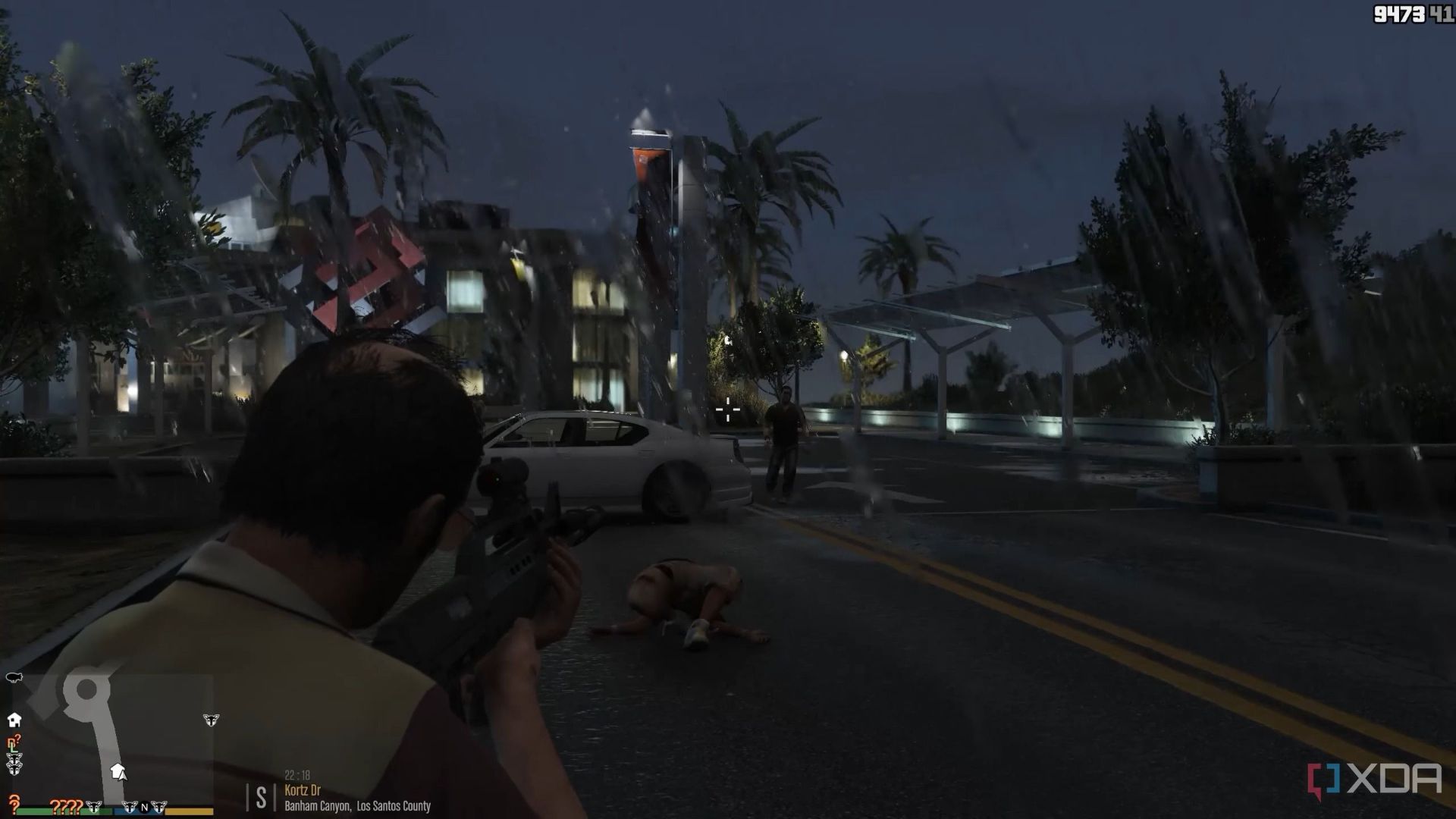Click the blimp blip above the minimap

point(14,677)
